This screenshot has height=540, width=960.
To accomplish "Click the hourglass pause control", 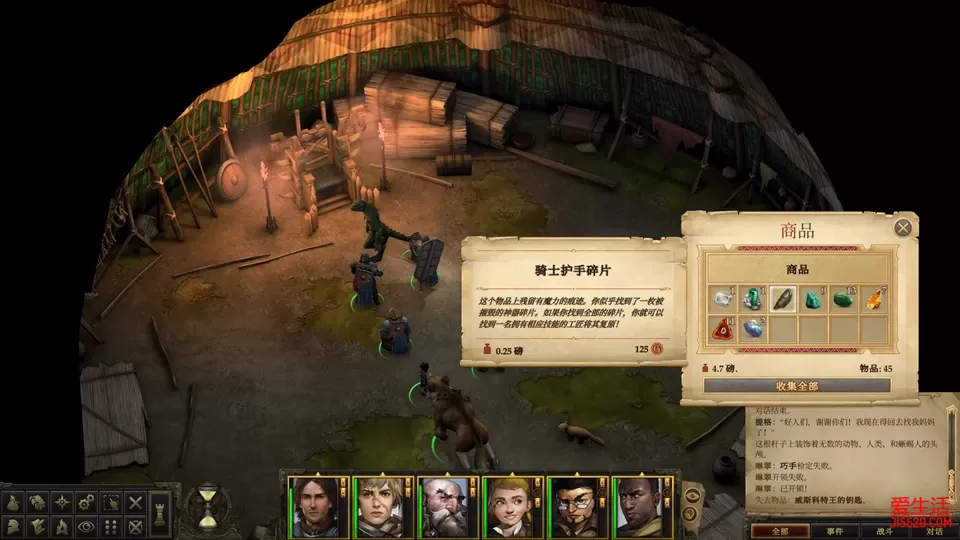I will click(x=208, y=507).
